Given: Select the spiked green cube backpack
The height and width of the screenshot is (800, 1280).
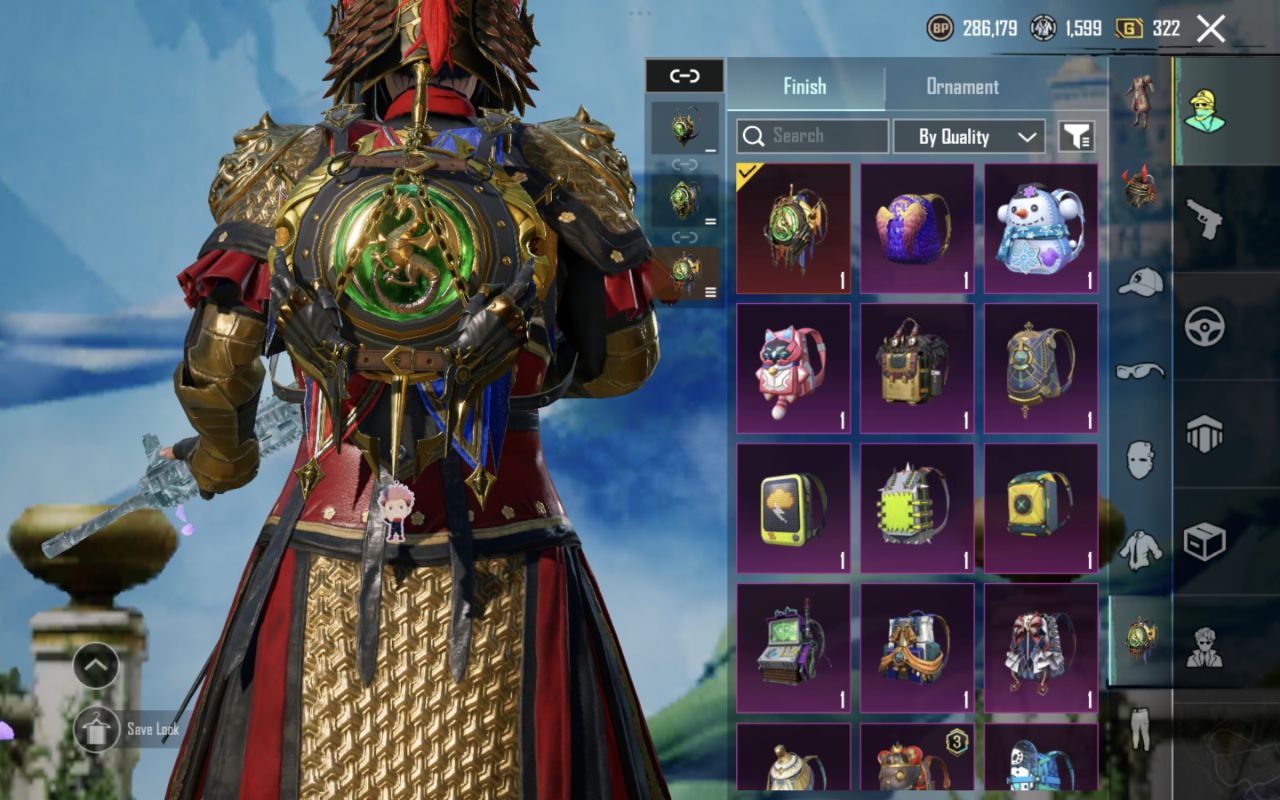Looking at the screenshot, I should click(x=917, y=509).
